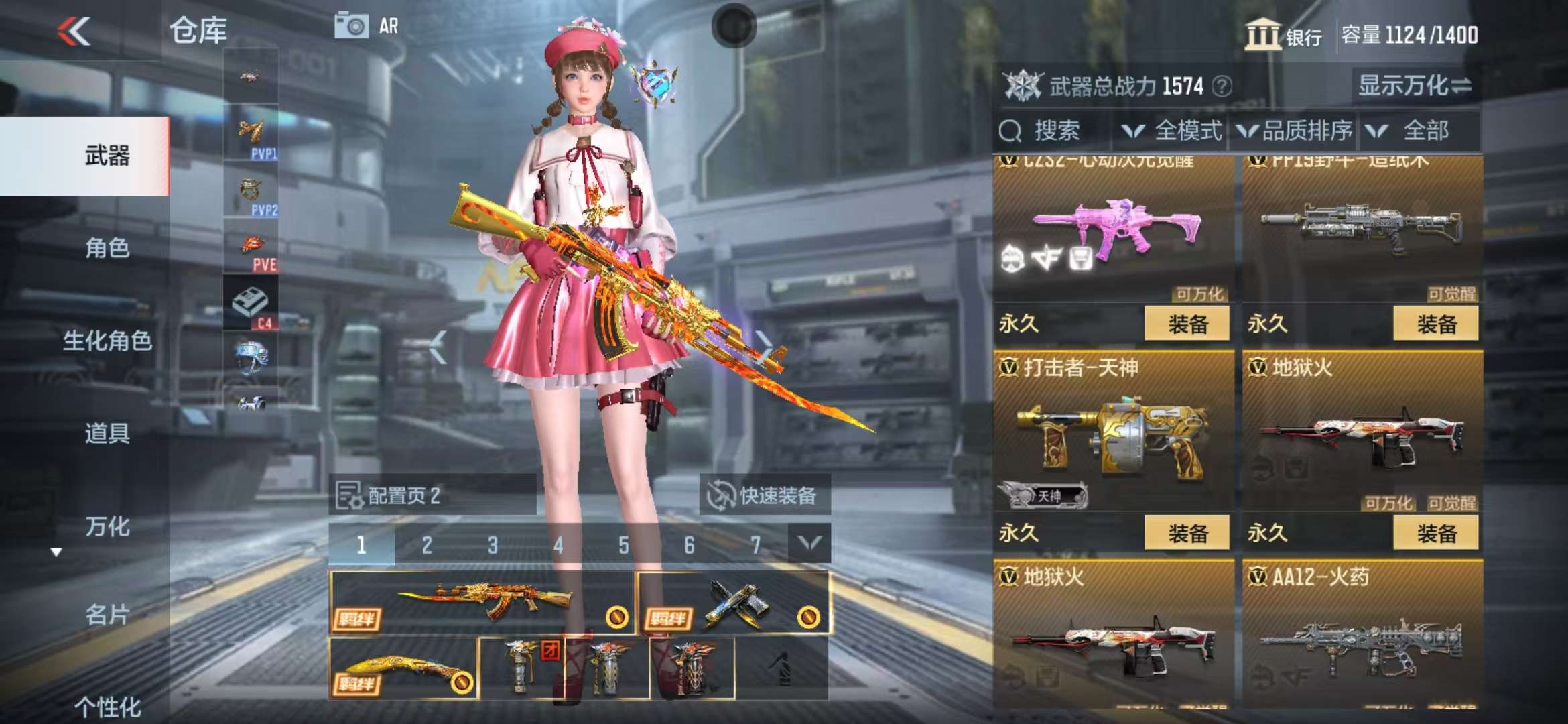The image size is (1568, 724).
Task: Choose the 名片 name card tab
Action: point(107,615)
